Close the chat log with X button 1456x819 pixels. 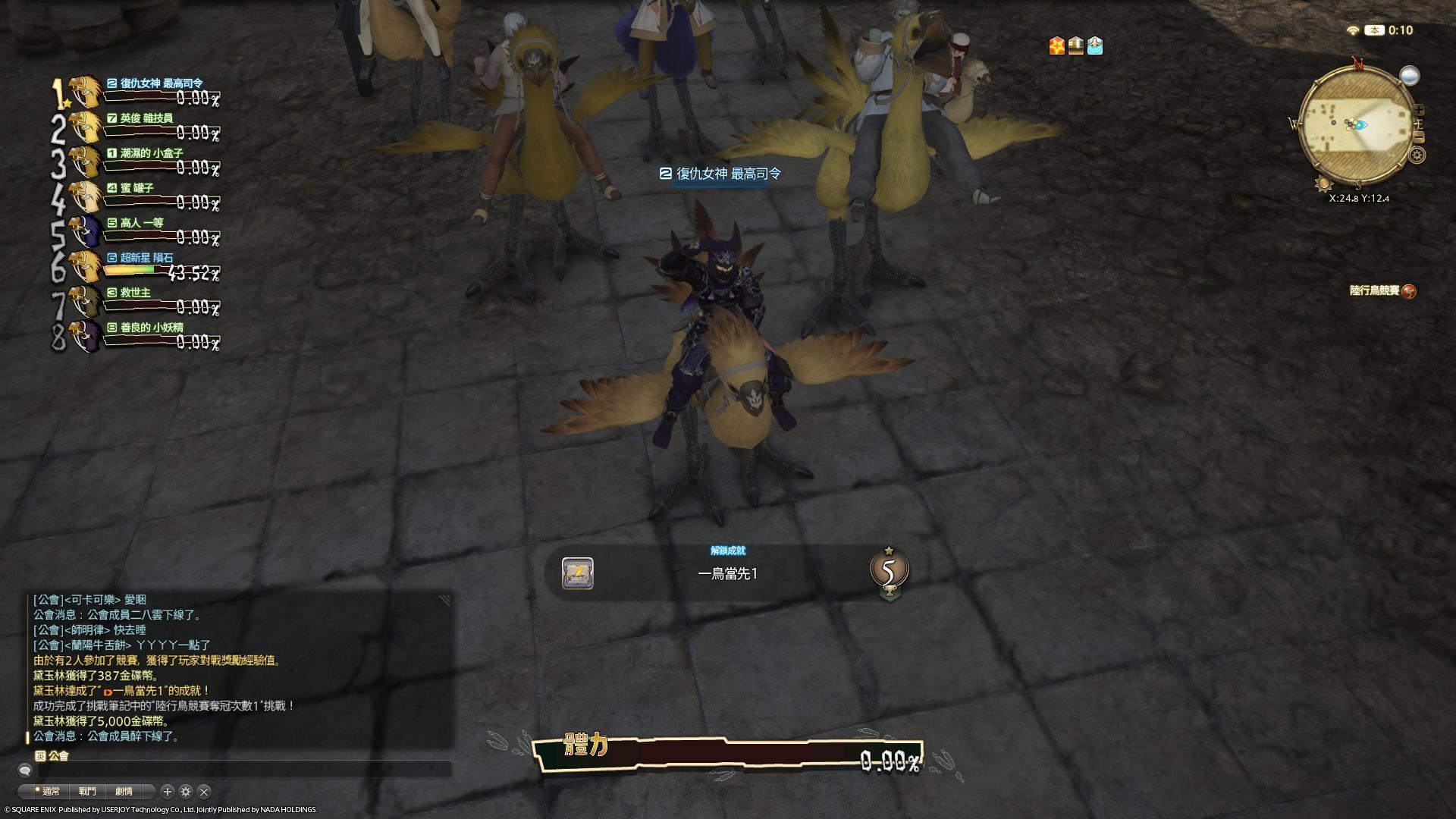[x=204, y=792]
